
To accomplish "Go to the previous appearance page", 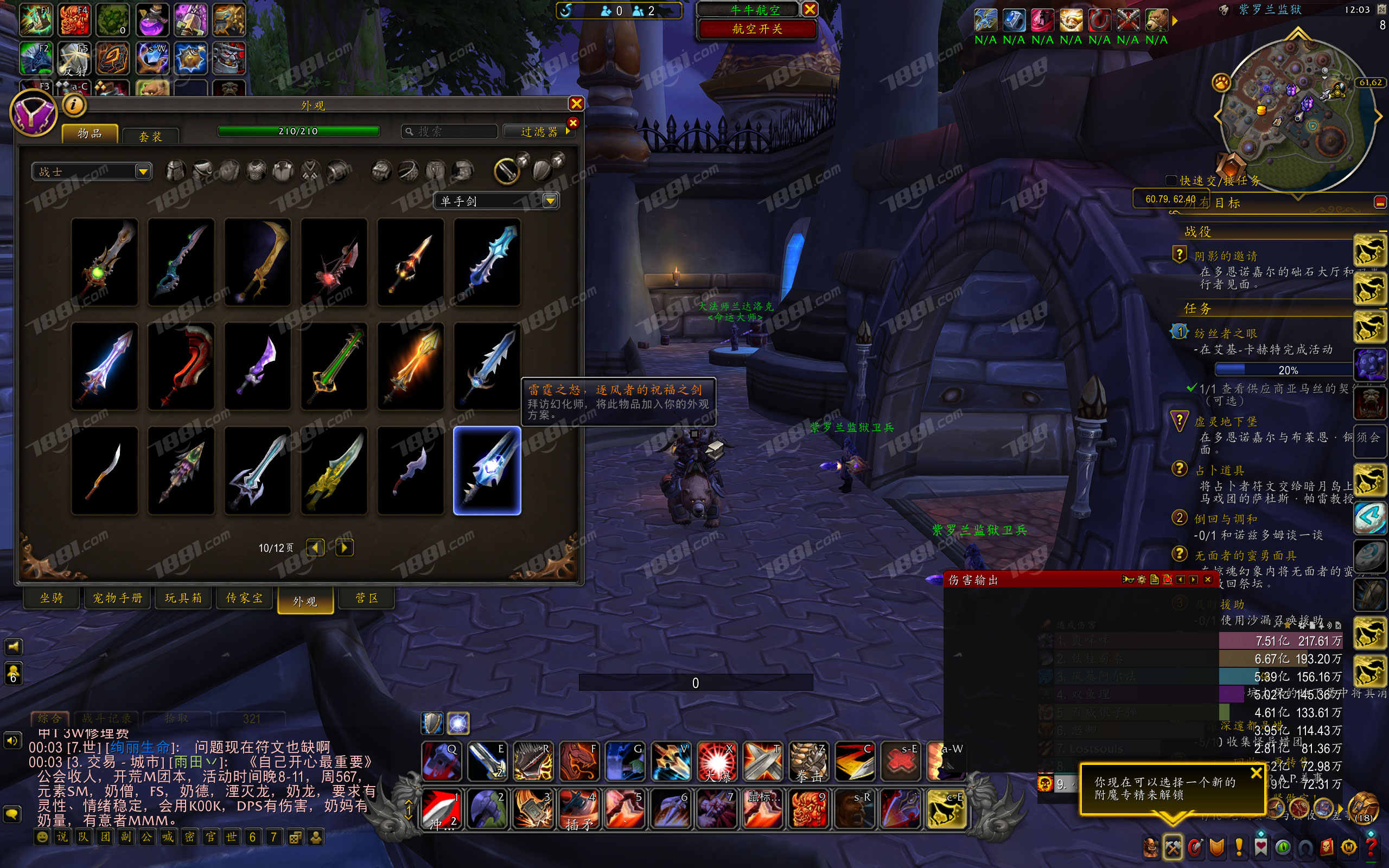I will [x=315, y=547].
